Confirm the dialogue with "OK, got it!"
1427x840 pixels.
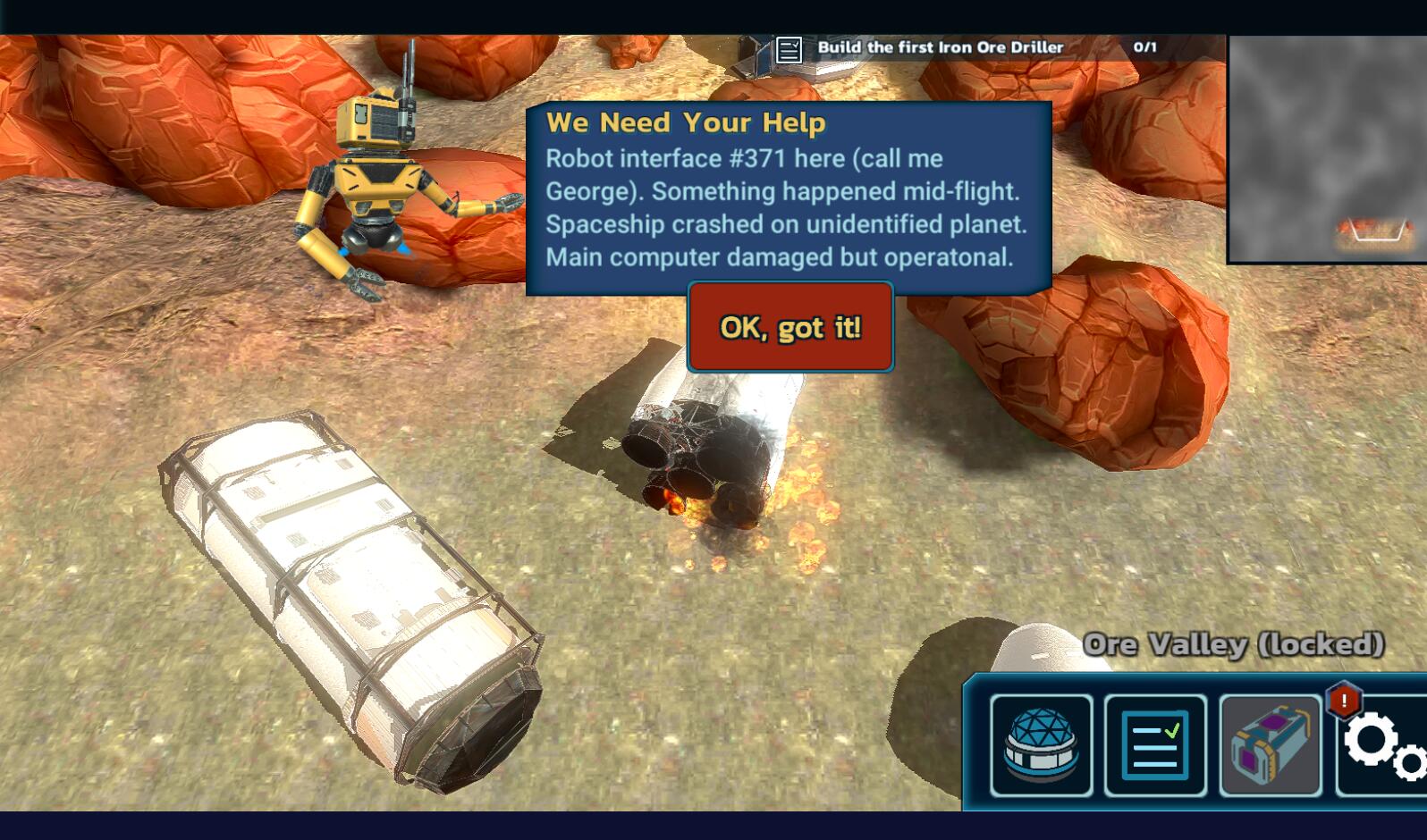(790, 327)
